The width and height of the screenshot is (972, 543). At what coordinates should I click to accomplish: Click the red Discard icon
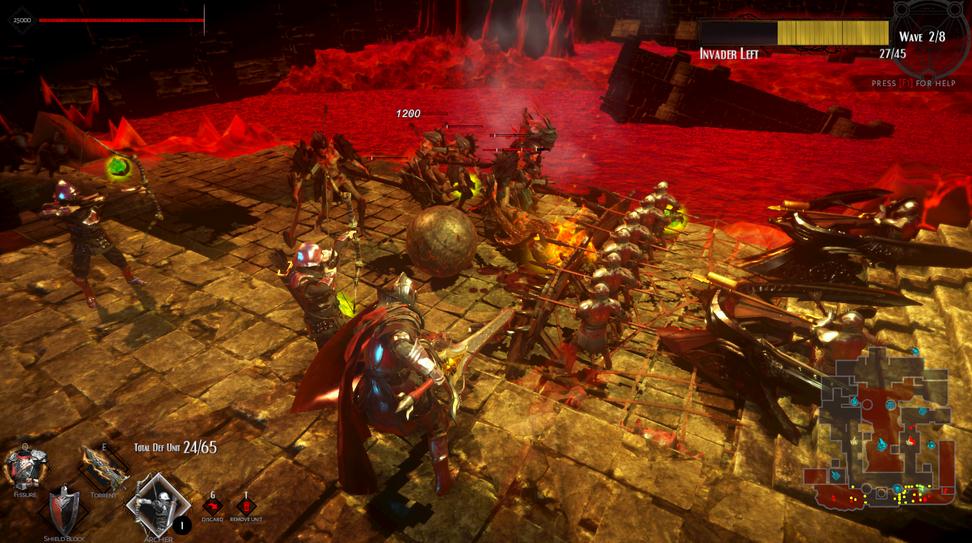[212, 506]
